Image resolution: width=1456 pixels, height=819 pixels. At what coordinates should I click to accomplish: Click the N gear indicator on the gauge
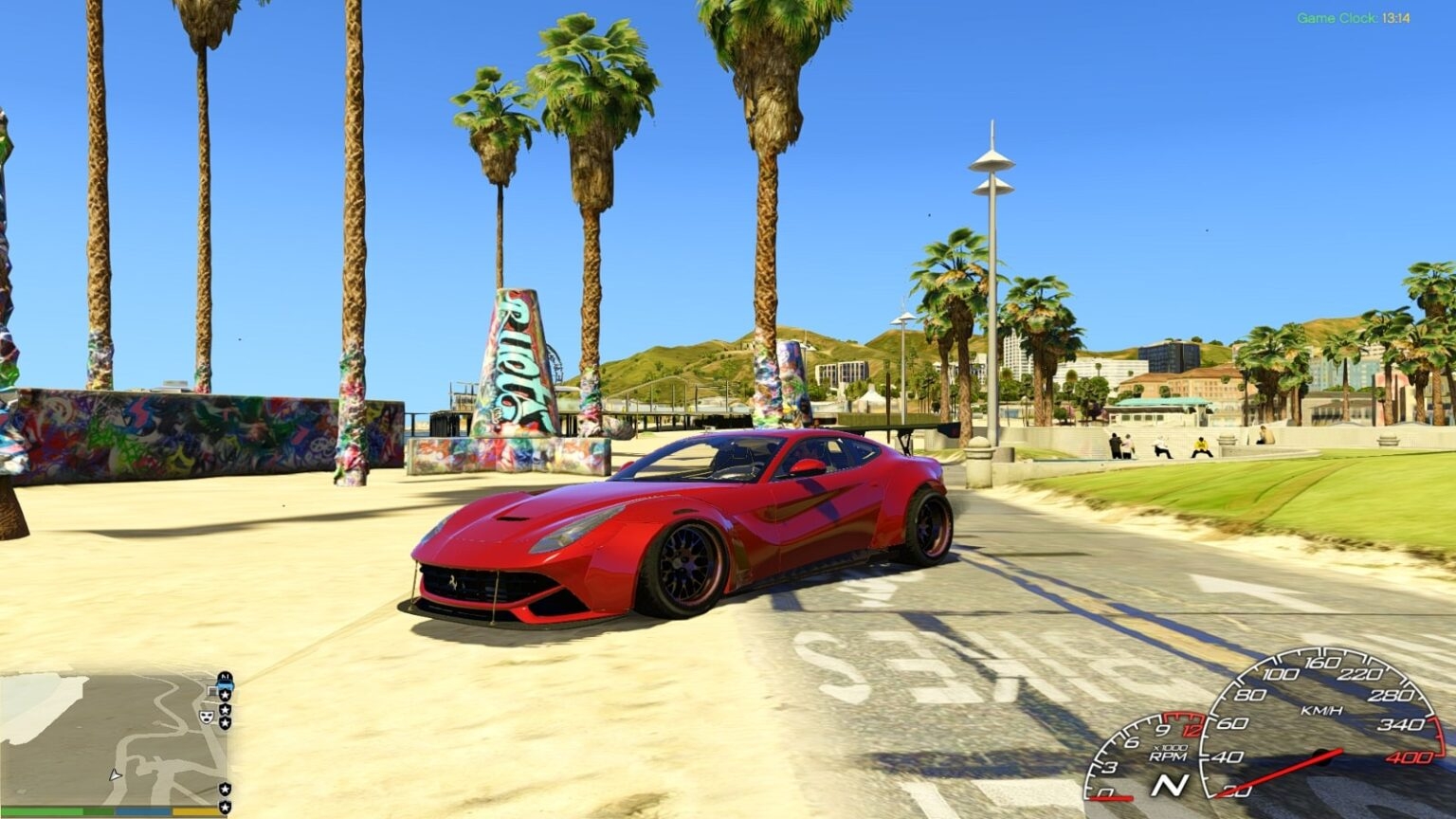click(x=1170, y=784)
